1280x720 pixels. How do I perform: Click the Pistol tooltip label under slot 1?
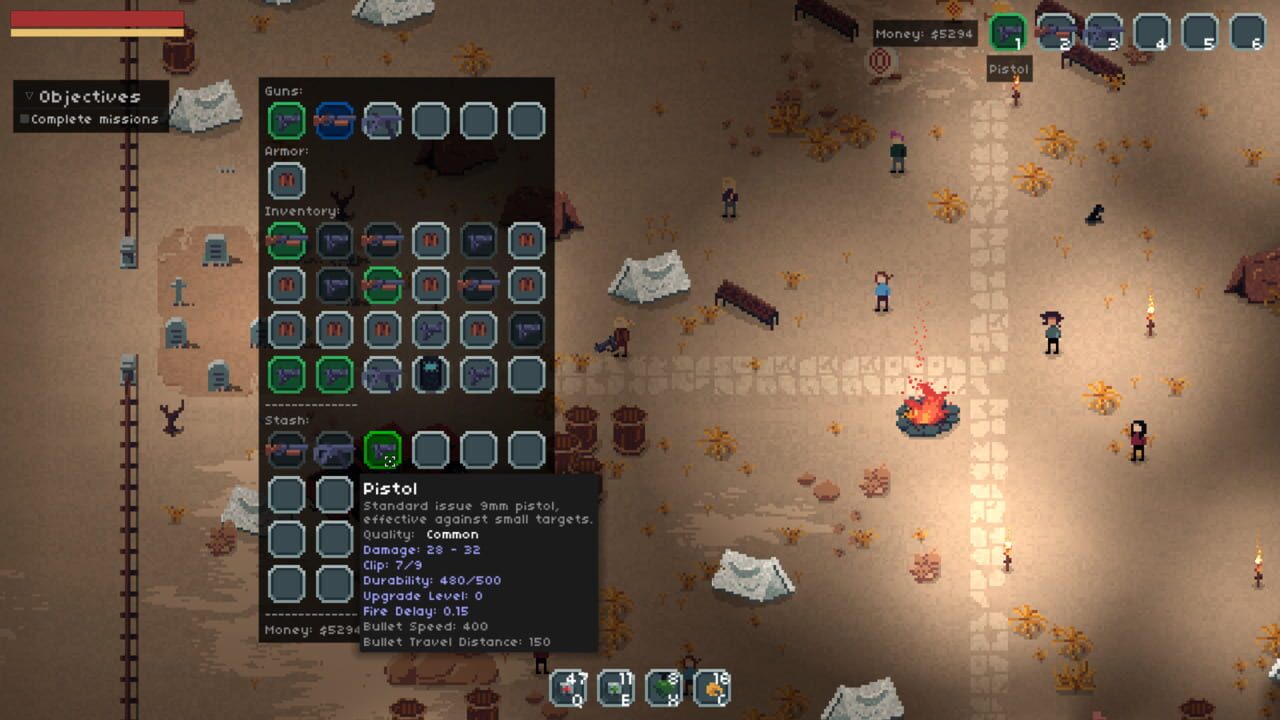pyautogui.click(x=1008, y=68)
